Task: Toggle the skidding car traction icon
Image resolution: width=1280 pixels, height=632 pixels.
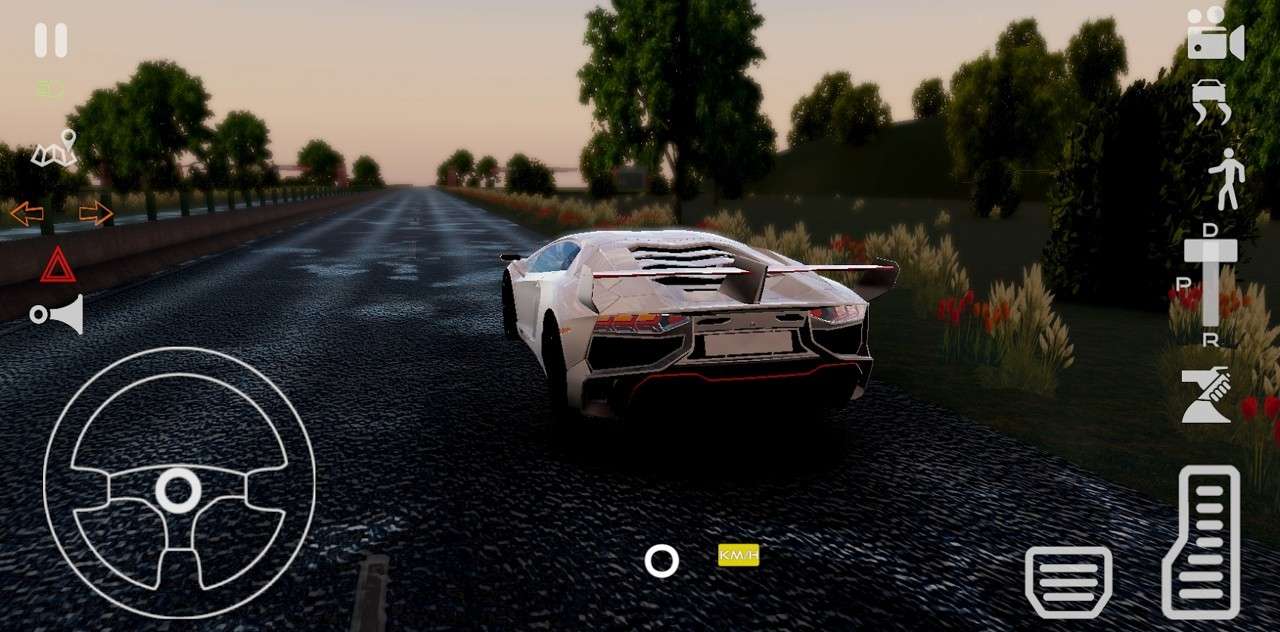Action: point(1211,101)
